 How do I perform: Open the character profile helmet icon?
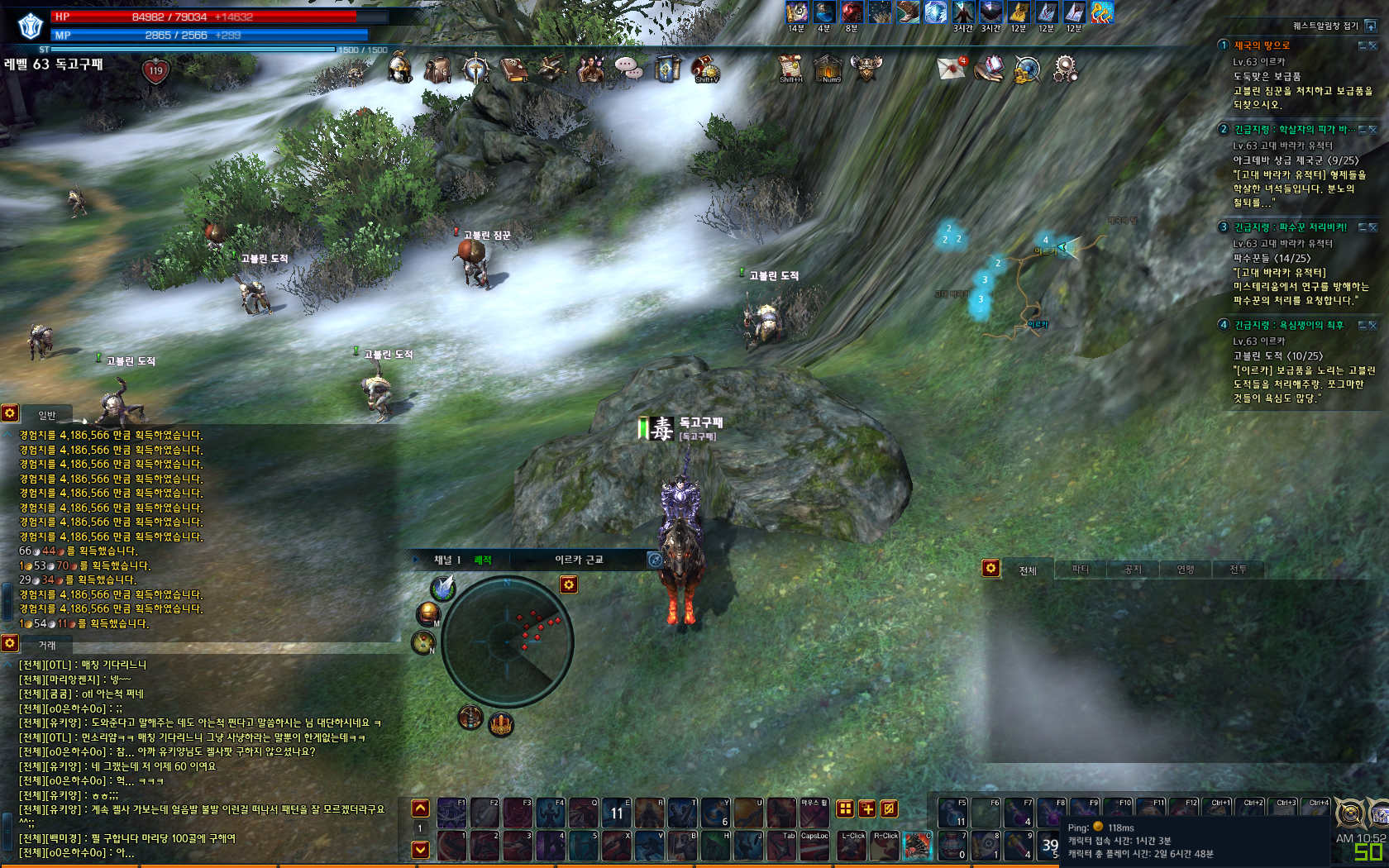(400, 69)
